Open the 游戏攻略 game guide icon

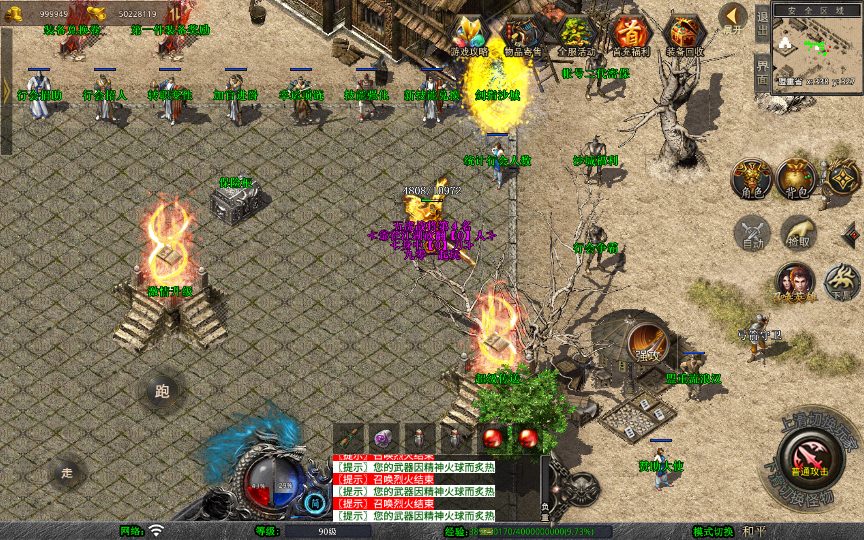[x=468, y=33]
